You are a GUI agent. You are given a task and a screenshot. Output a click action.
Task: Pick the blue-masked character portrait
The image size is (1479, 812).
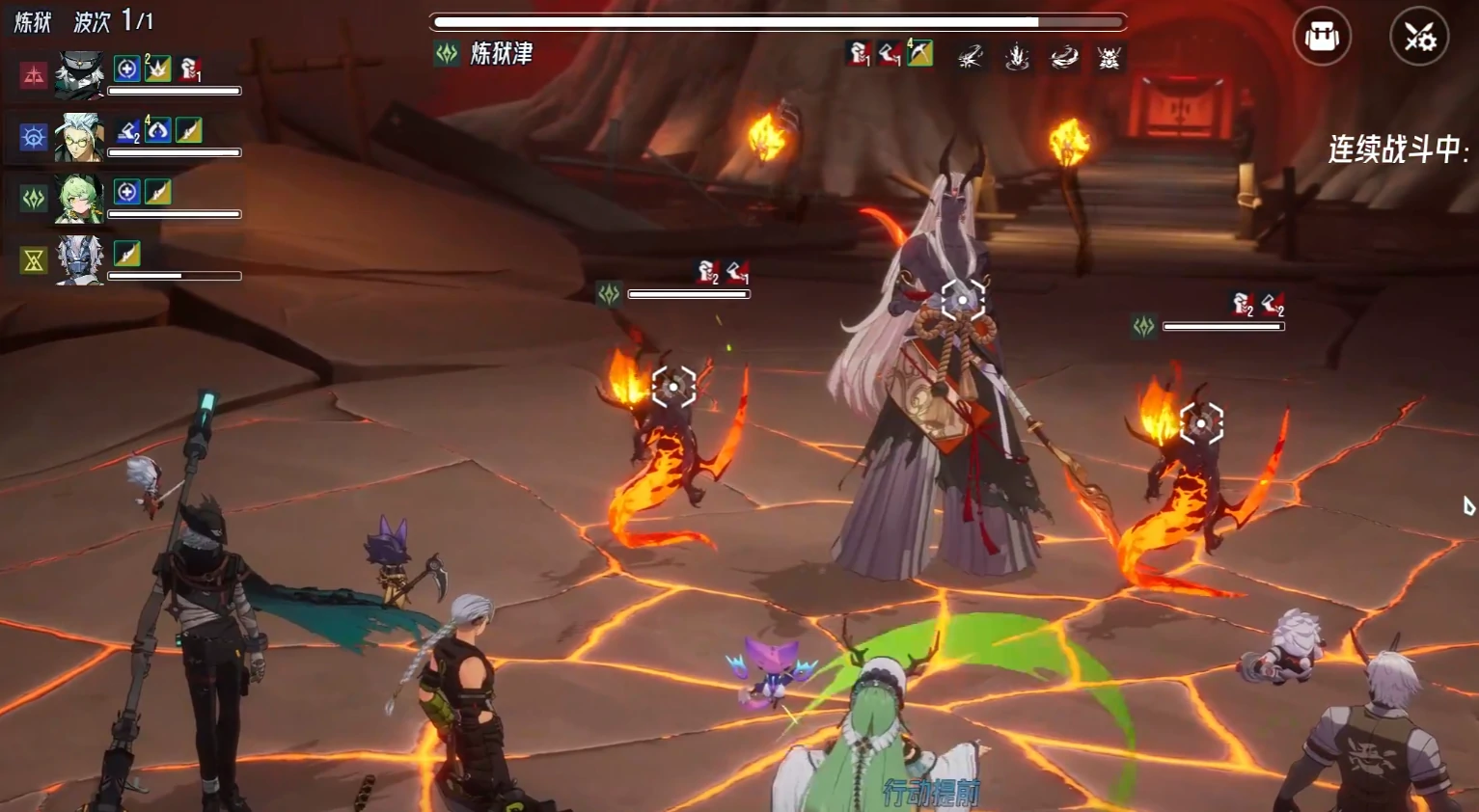78,259
